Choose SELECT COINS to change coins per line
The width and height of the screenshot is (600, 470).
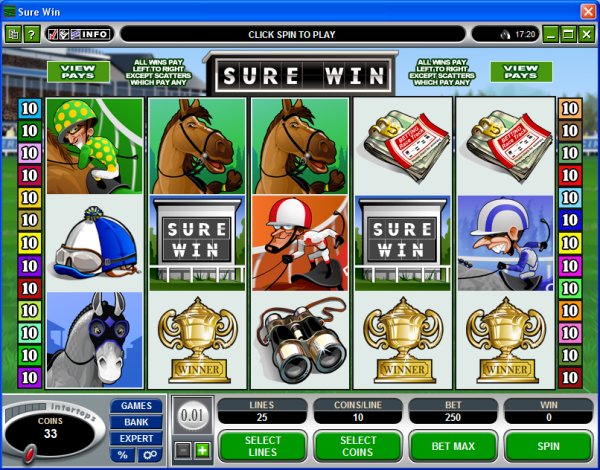pos(357,444)
